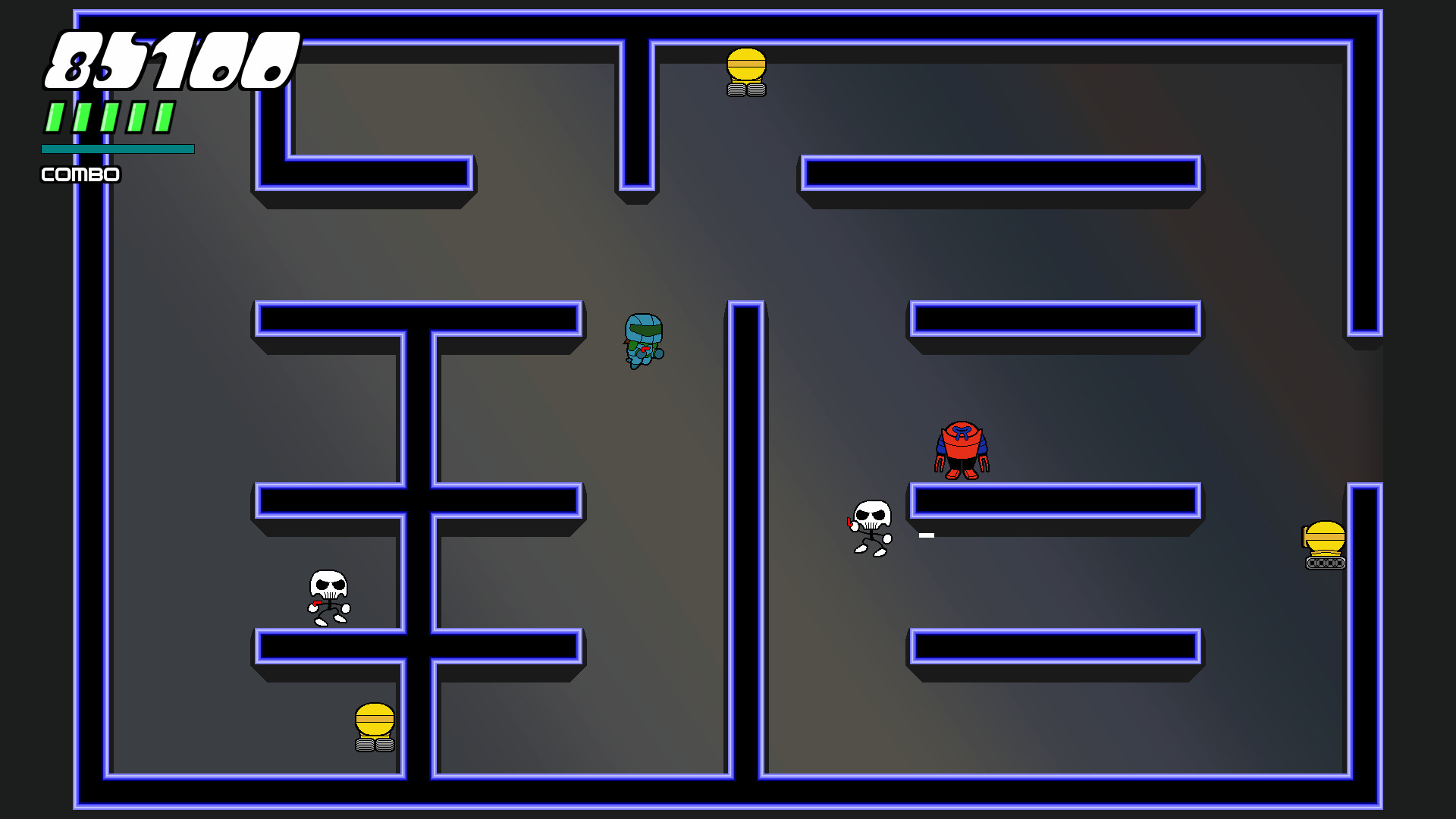Viewport: 1456px width, 819px height.
Task: Click the small white projectile near the skull
Action: [x=926, y=534]
